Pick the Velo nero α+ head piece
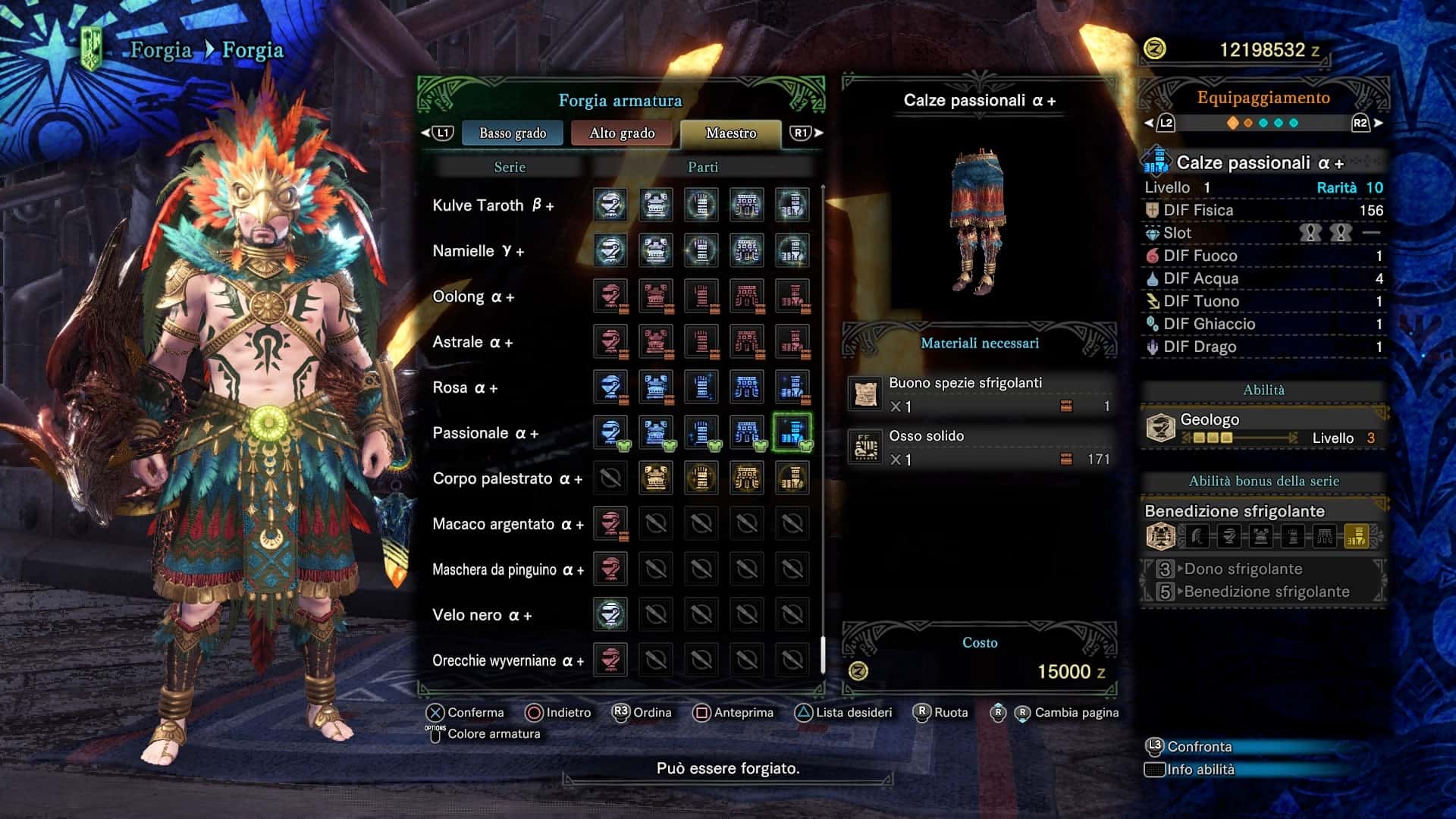 click(610, 615)
